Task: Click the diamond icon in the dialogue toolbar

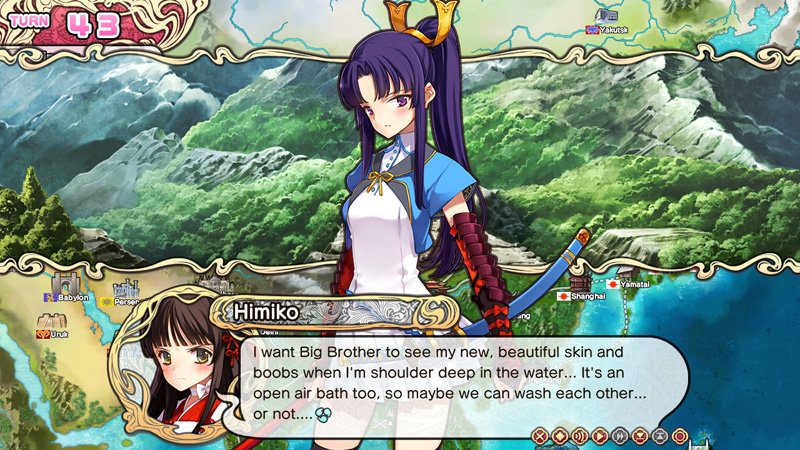Action: tap(560, 435)
